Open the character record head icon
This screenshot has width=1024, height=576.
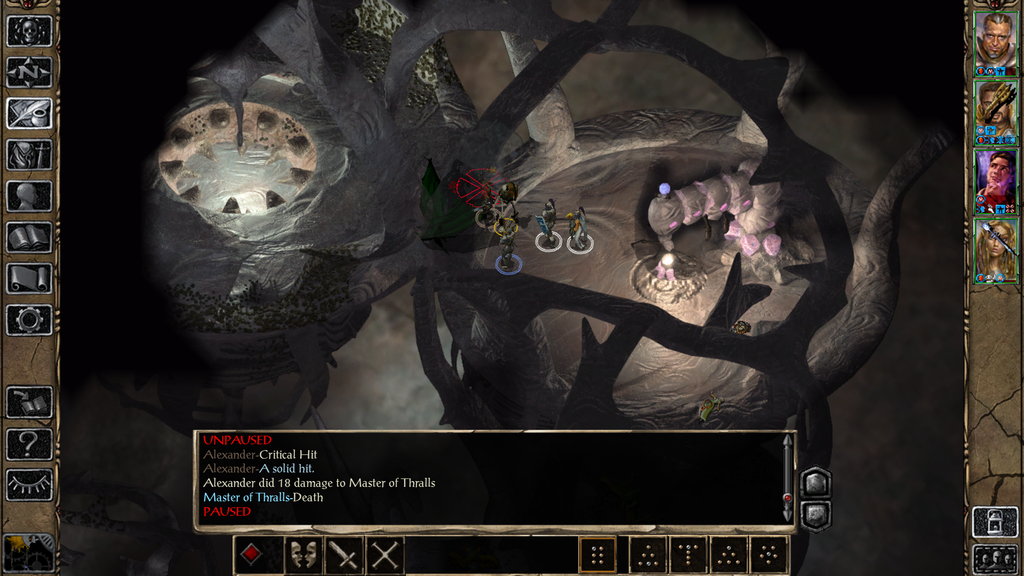29,196
